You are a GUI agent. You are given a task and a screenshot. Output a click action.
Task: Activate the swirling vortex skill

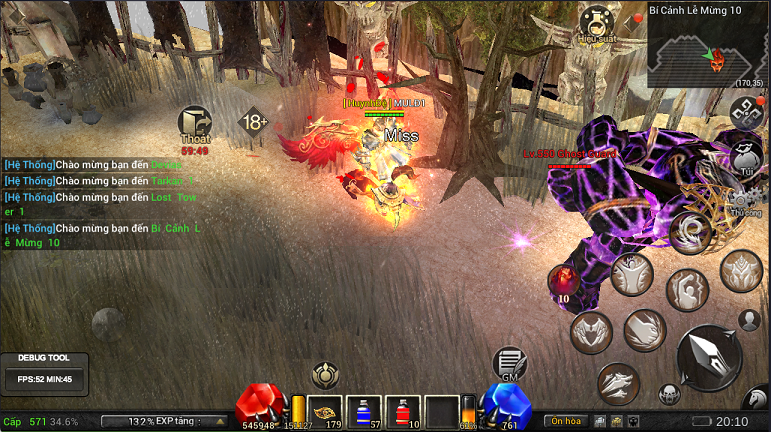[x=690, y=233]
